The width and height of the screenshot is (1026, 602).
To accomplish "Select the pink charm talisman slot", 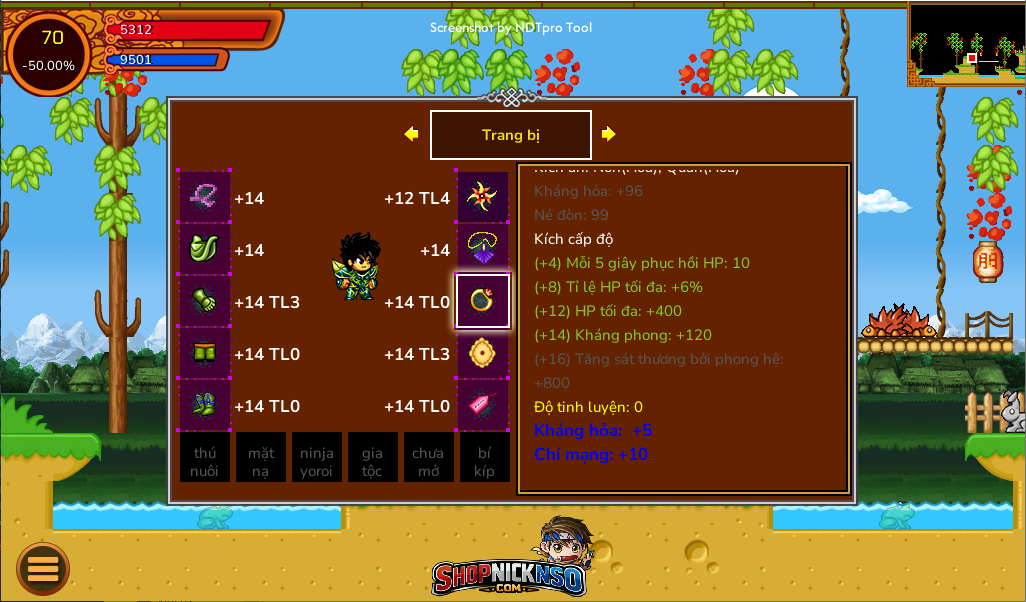I will [483, 405].
